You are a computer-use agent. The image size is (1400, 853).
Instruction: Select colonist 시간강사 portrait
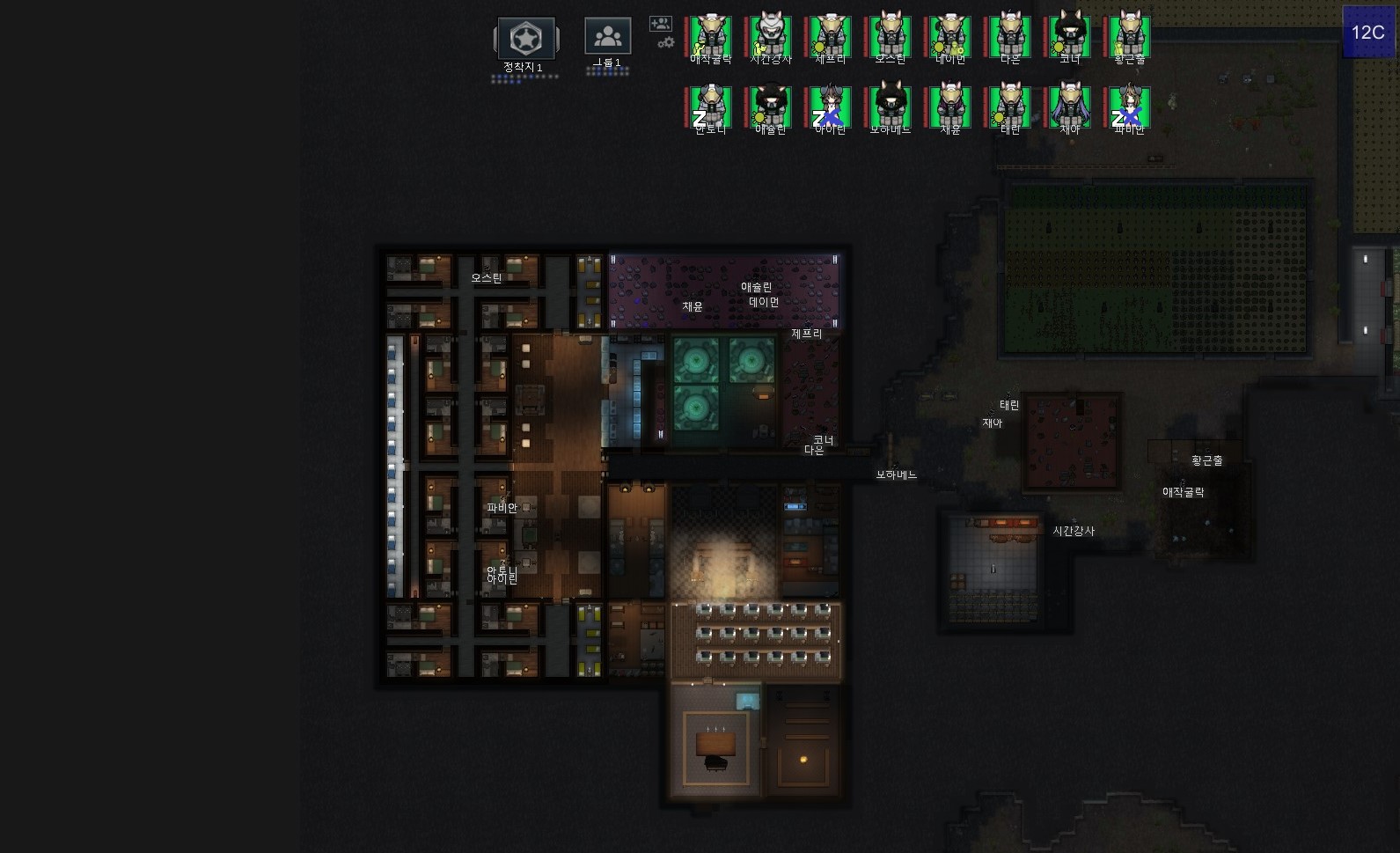771,37
